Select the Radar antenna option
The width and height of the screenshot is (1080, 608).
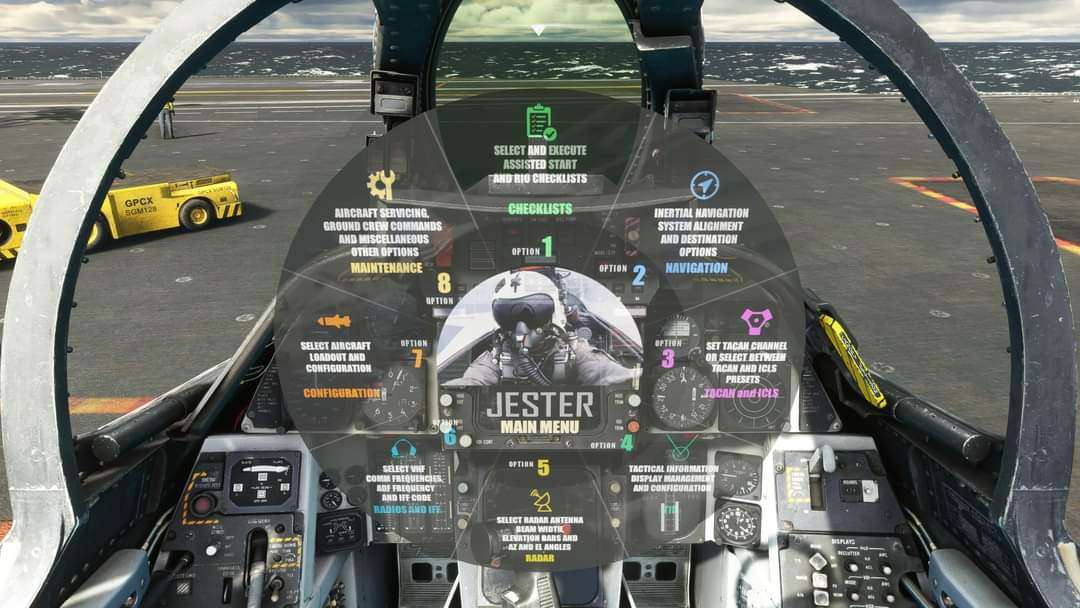(x=540, y=515)
